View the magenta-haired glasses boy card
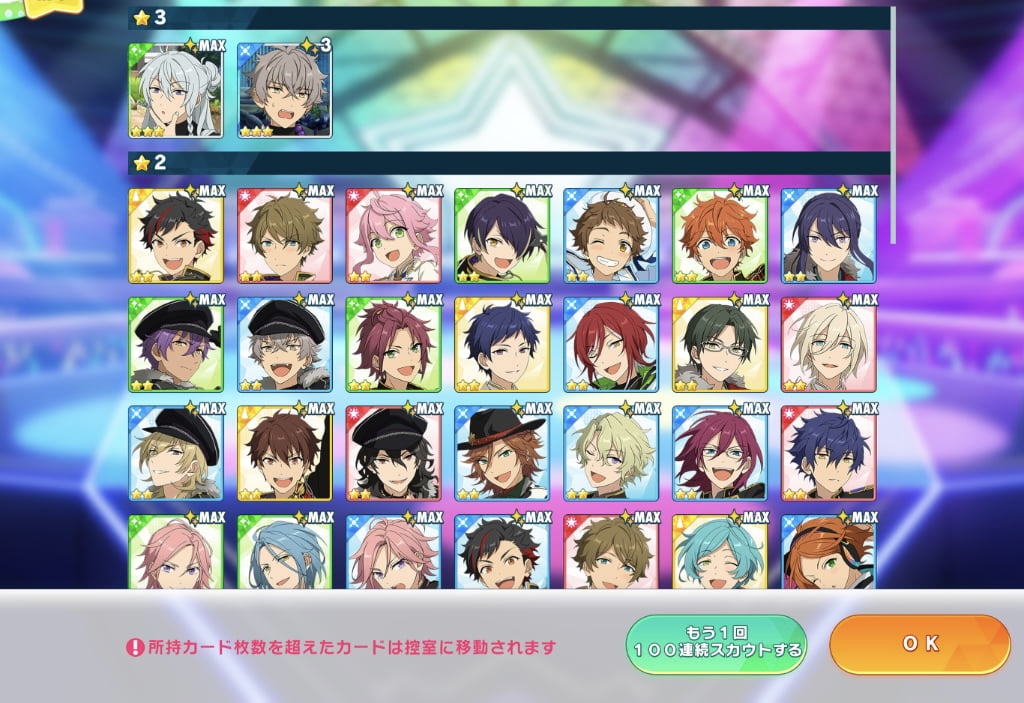This screenshot has width=1024, height=703. click(x=720, y=453)
